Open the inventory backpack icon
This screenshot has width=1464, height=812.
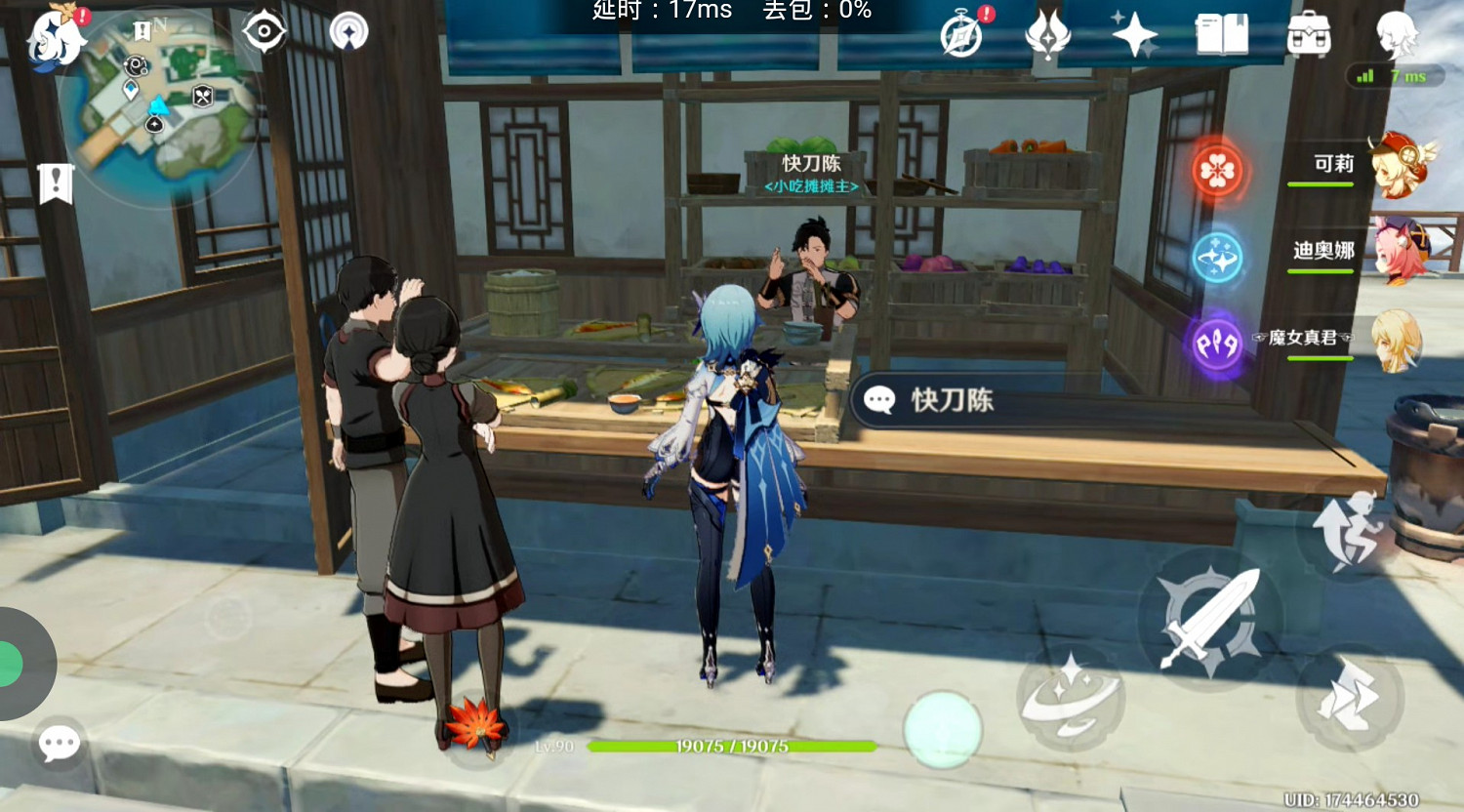1310,34
